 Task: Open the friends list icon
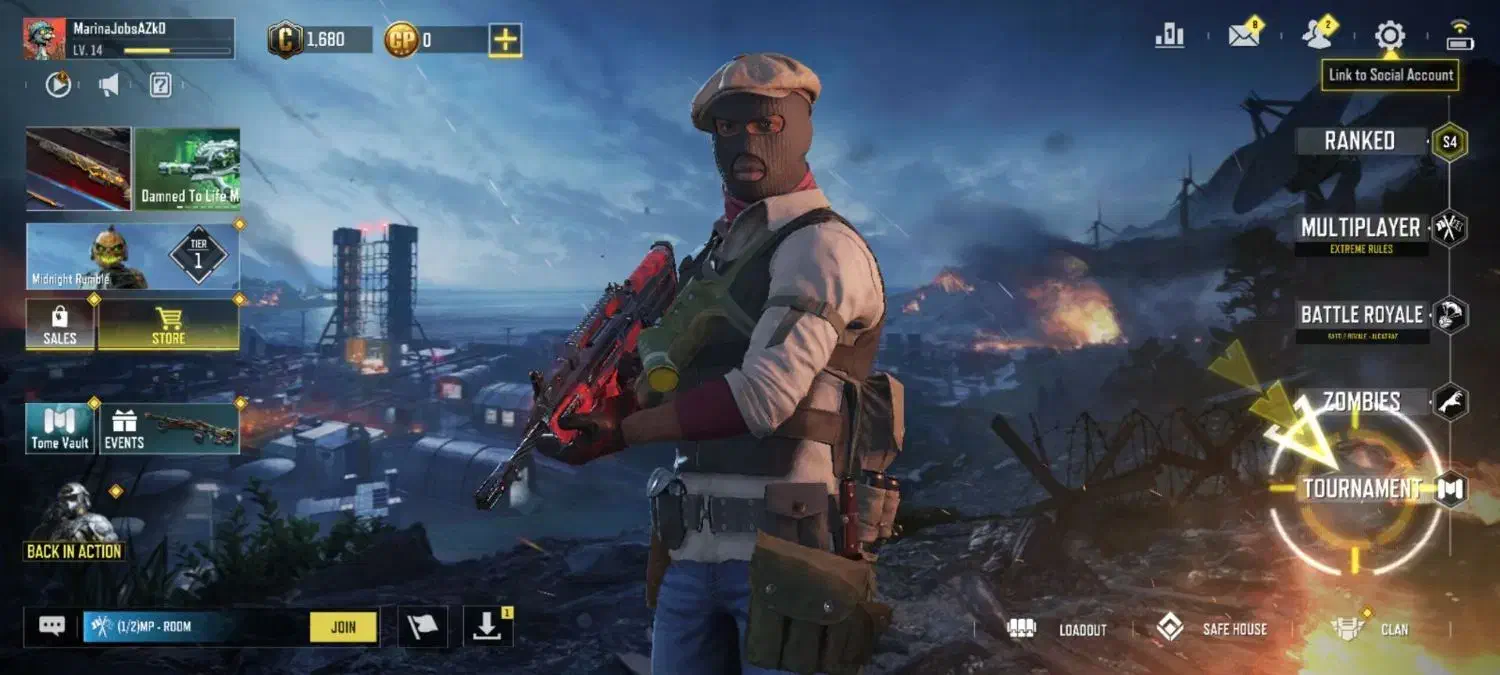click(x=1317, y=36)
